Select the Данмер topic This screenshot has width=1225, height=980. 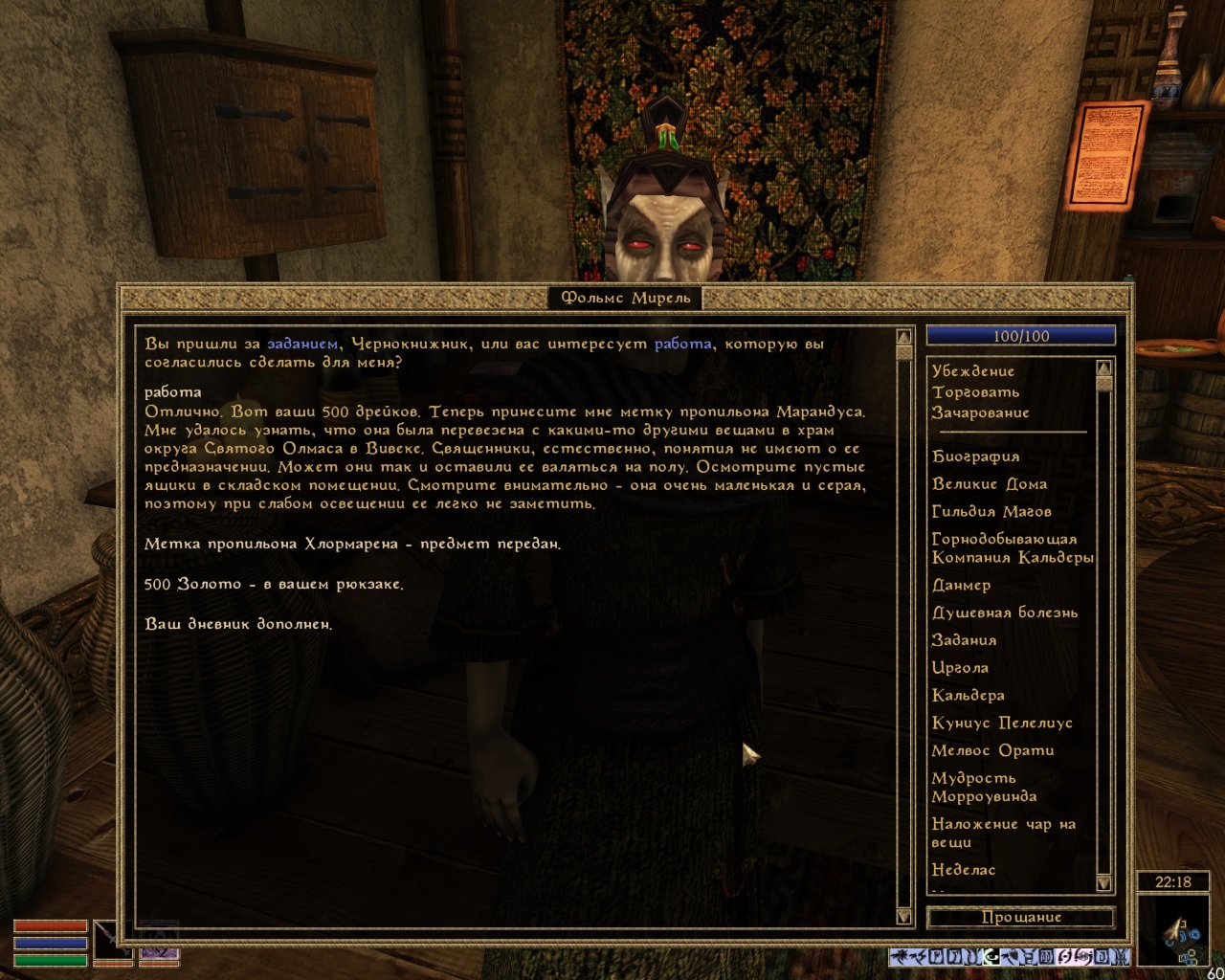[962, 585]
